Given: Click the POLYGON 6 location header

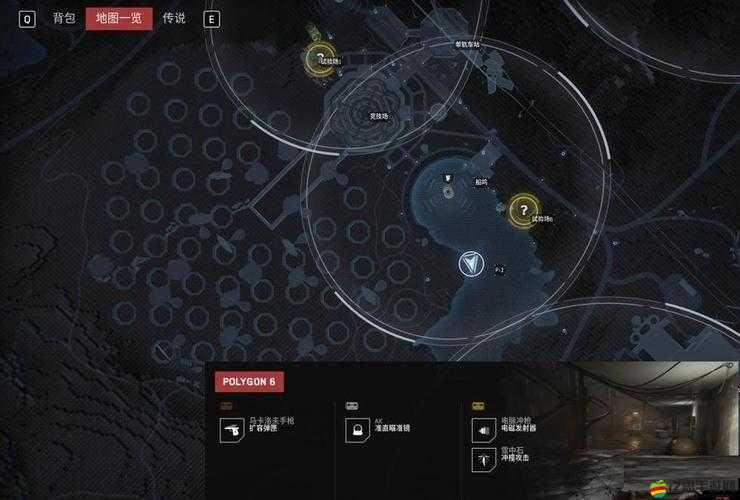Looking at the screenshot, I should [x=249, y=382].
